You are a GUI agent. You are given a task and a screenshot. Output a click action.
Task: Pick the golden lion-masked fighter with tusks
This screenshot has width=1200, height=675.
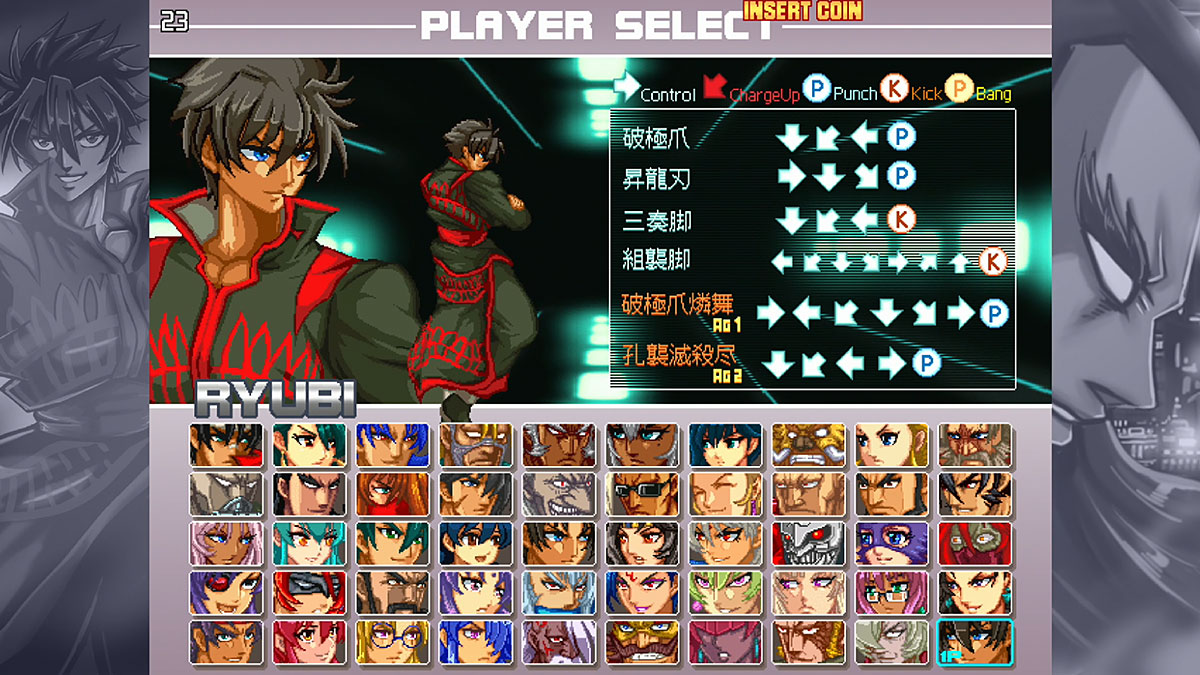pos(808,445)
